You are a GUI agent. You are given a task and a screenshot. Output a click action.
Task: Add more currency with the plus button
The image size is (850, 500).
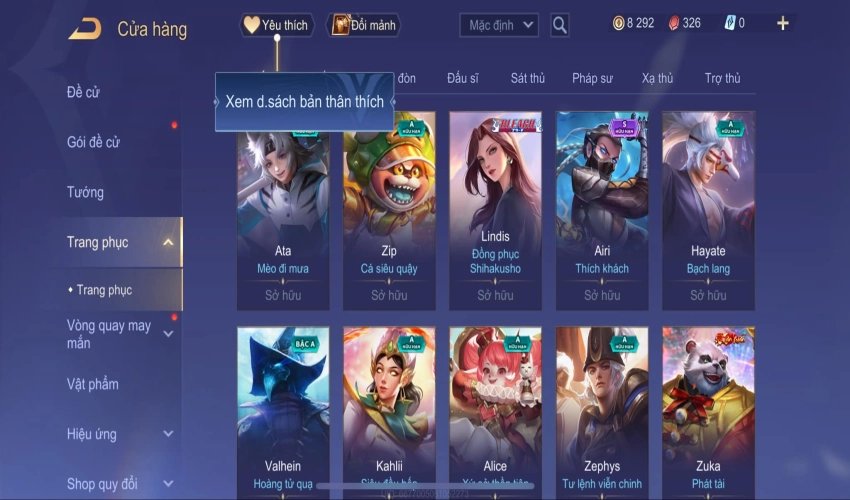click(x=783, y=23)
